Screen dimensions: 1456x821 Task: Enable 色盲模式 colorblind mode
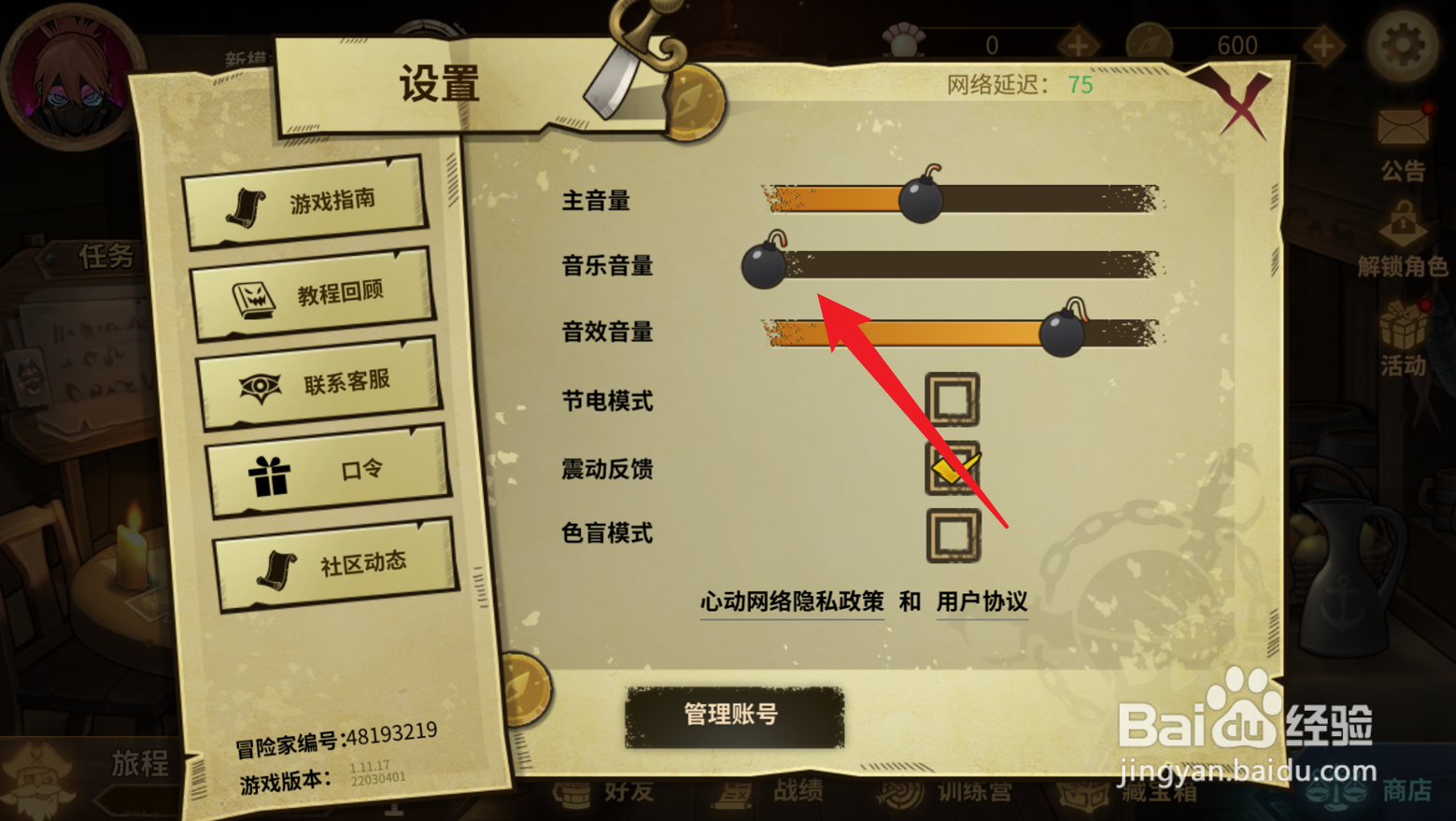coord(952,534)
